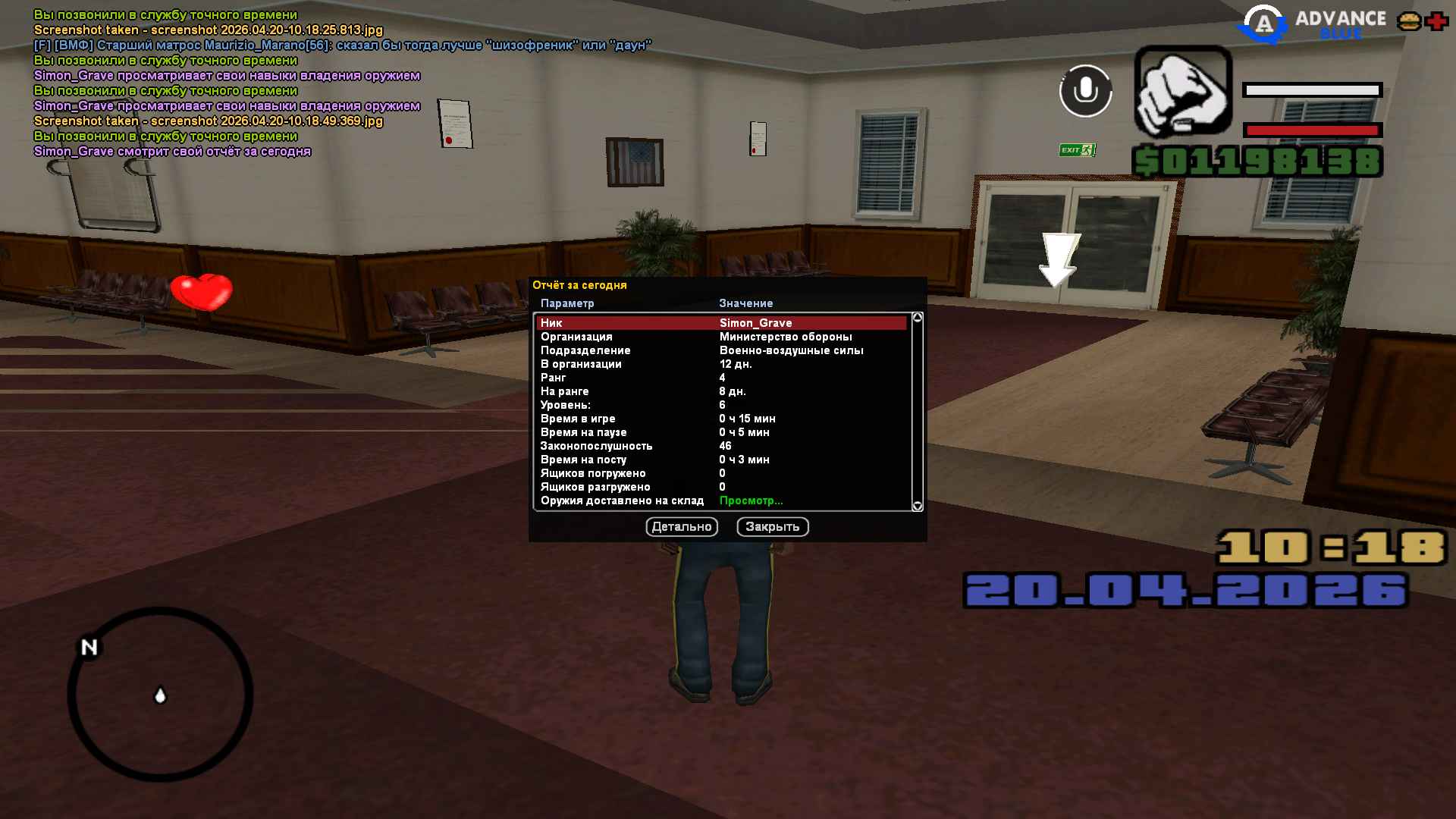The height and width of the screenshot is (819, 1456).
Task: Select the Время на посту row
Action: point(720,460)
